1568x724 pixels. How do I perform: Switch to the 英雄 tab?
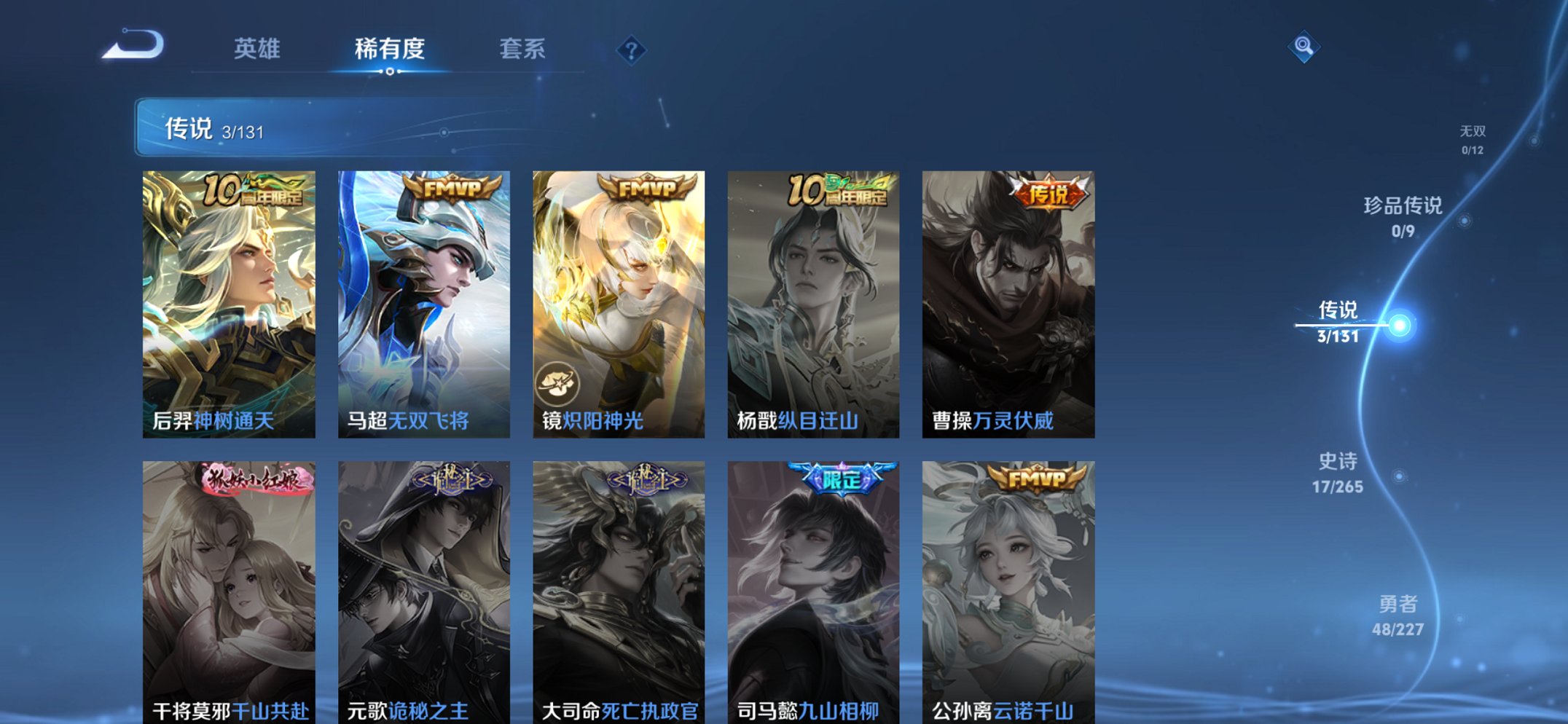click(x=256, y=49)
